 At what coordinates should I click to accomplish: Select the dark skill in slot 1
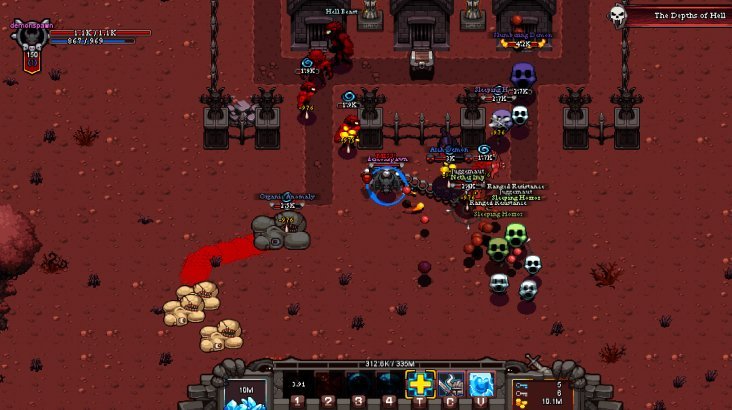(297, 384)
